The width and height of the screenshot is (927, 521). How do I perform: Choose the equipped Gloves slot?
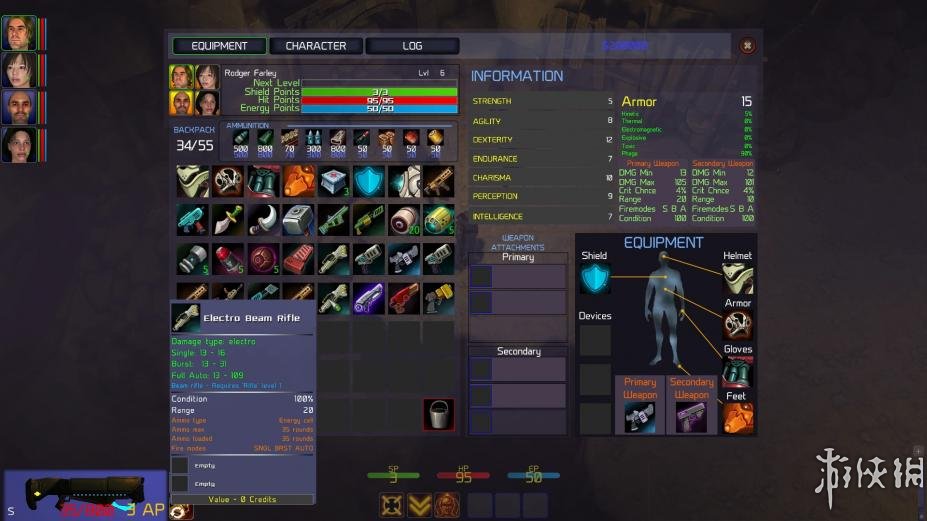pyautogui.click(x=738, y=371)
